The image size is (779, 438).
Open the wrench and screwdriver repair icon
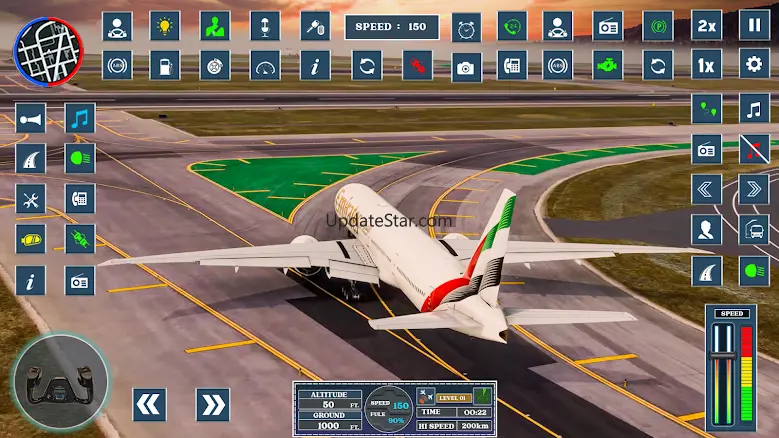tap(31, 199)
